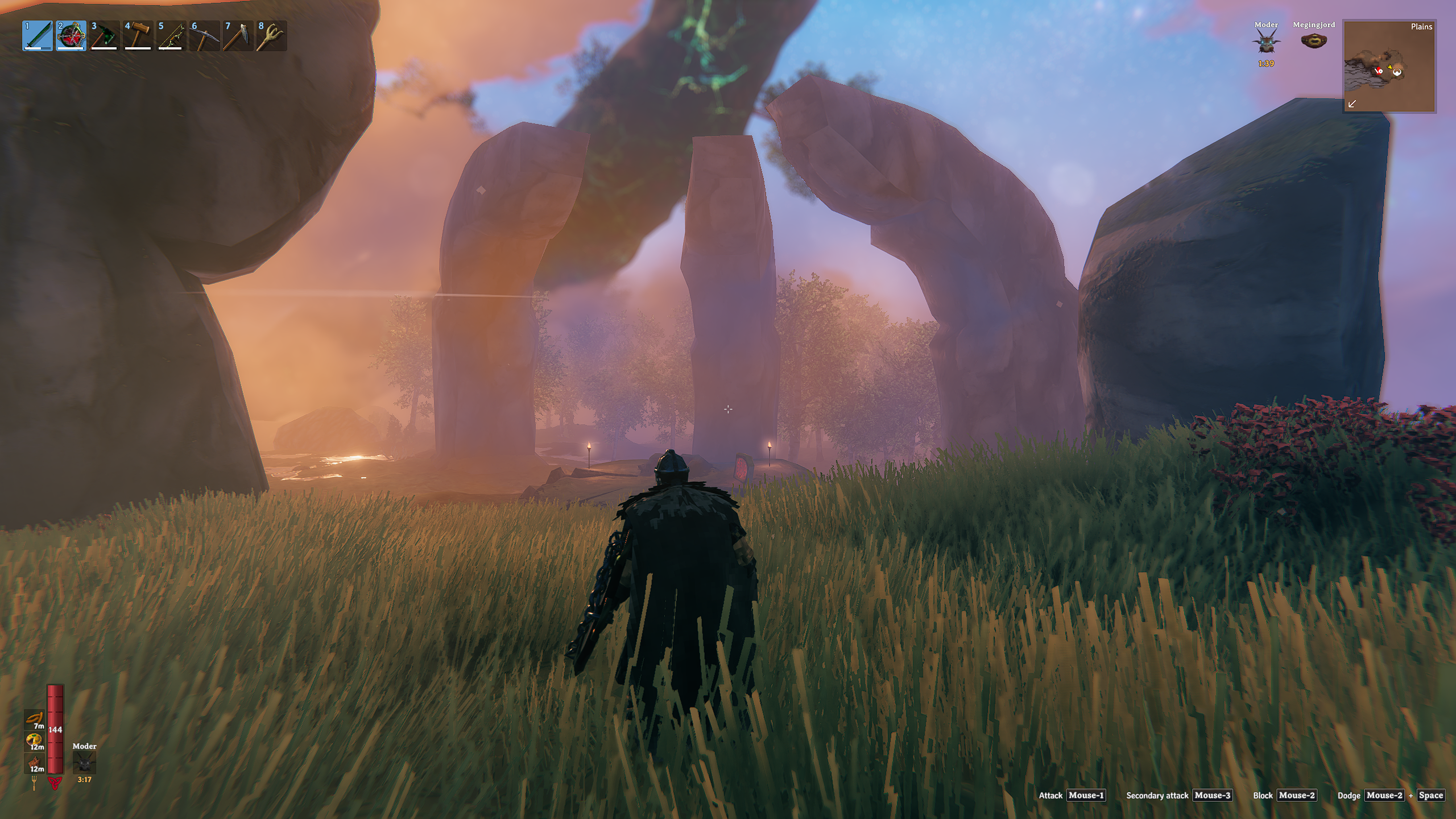Equip the chained round shield in slot 2

click(x=71, y=36)
